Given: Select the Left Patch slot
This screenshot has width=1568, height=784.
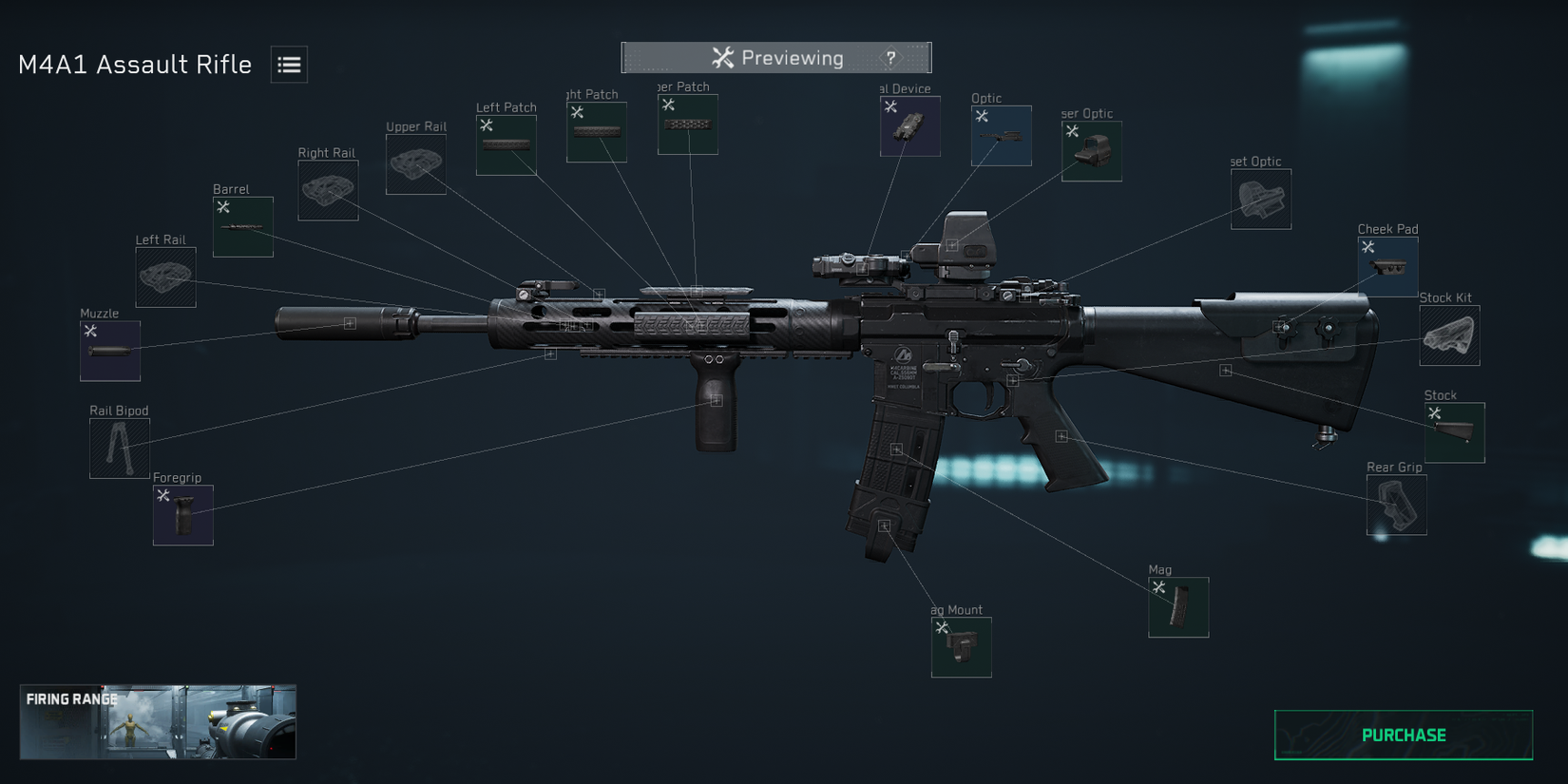Looking at the screenshot, I should pyautogui.click(x=506, y=143).
